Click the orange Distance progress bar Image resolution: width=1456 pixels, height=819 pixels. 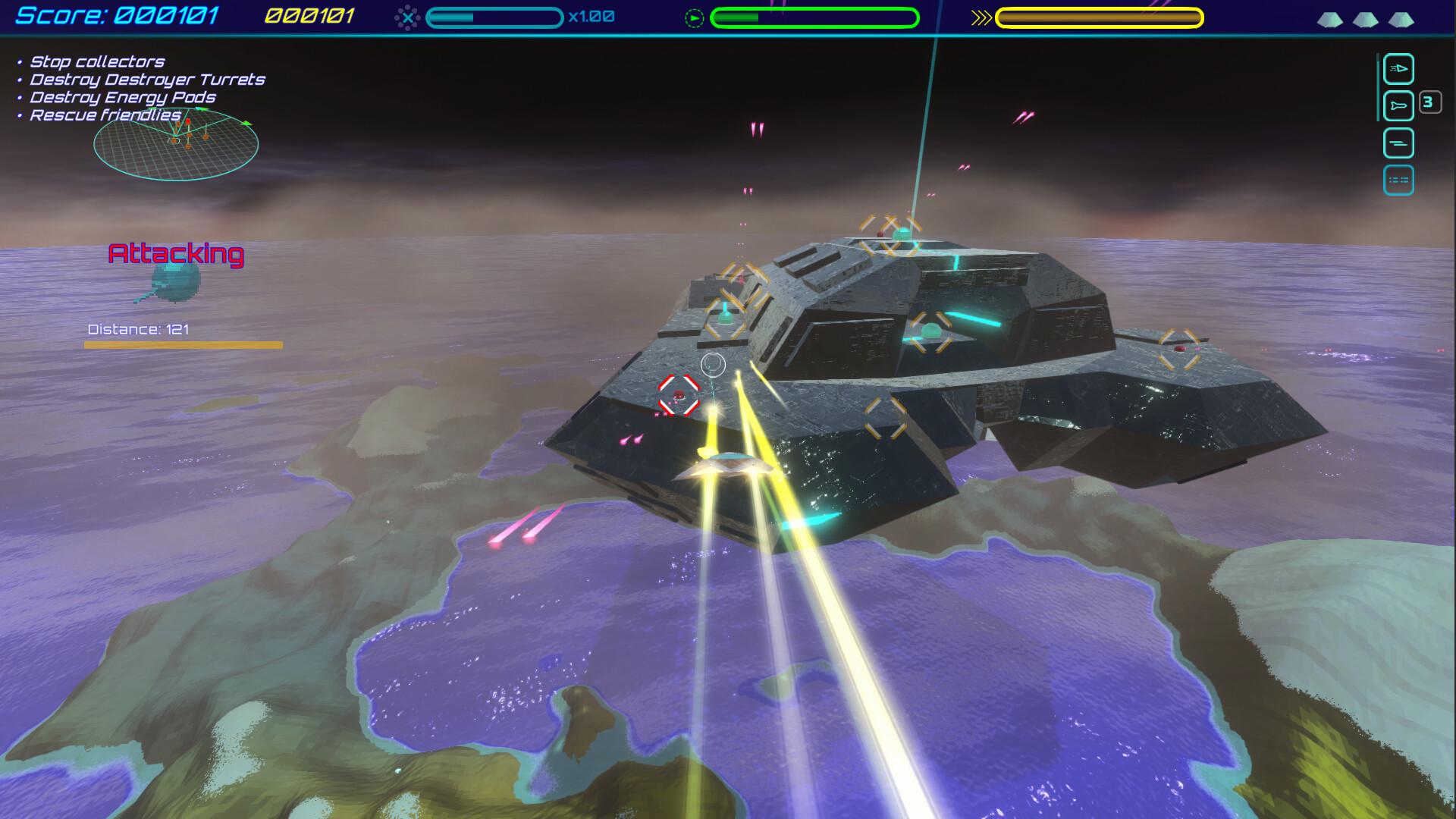(184, 344)
